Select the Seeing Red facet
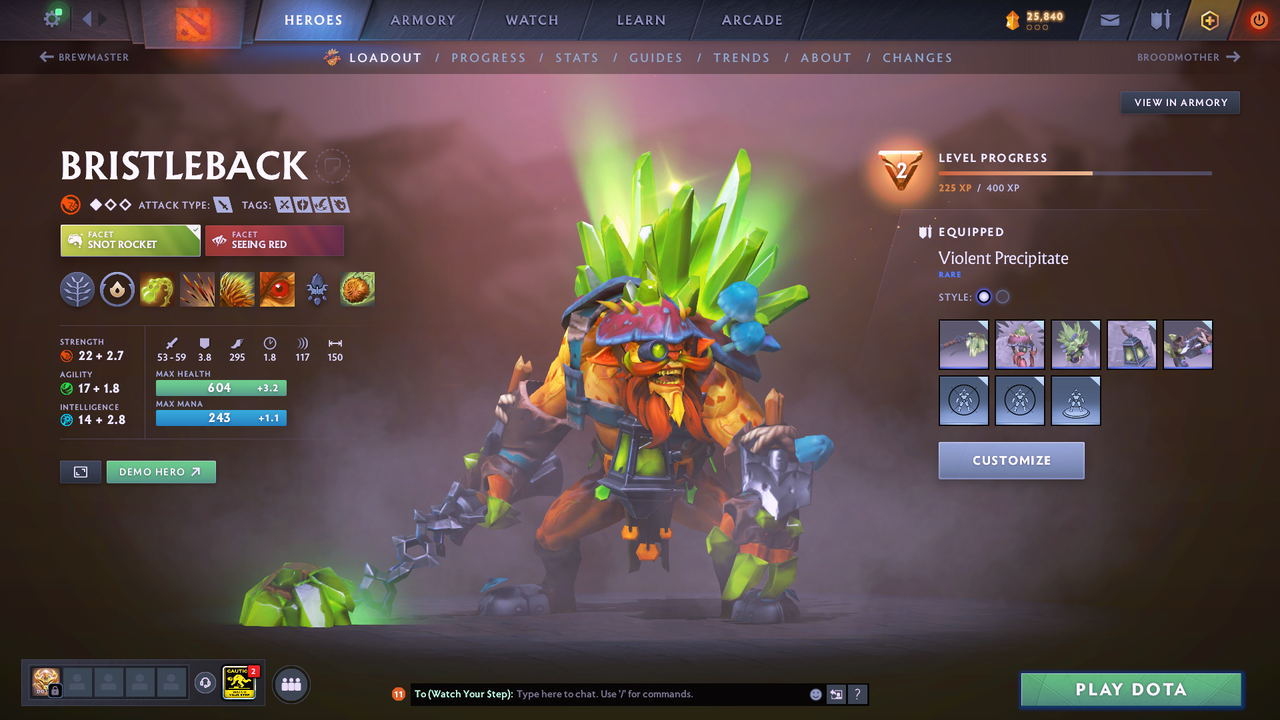 point(274,240)
